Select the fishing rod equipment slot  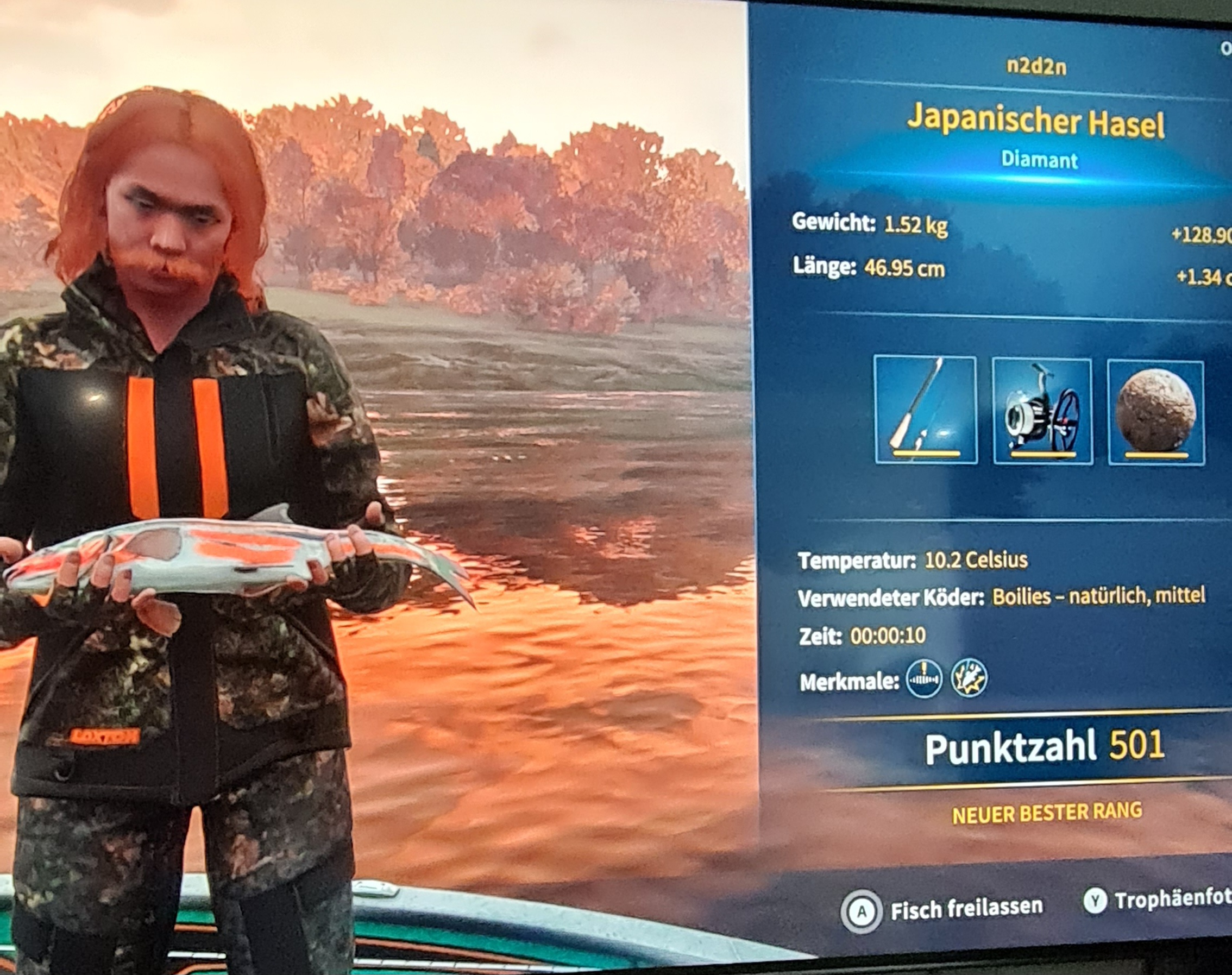click(x=926, y=410)
